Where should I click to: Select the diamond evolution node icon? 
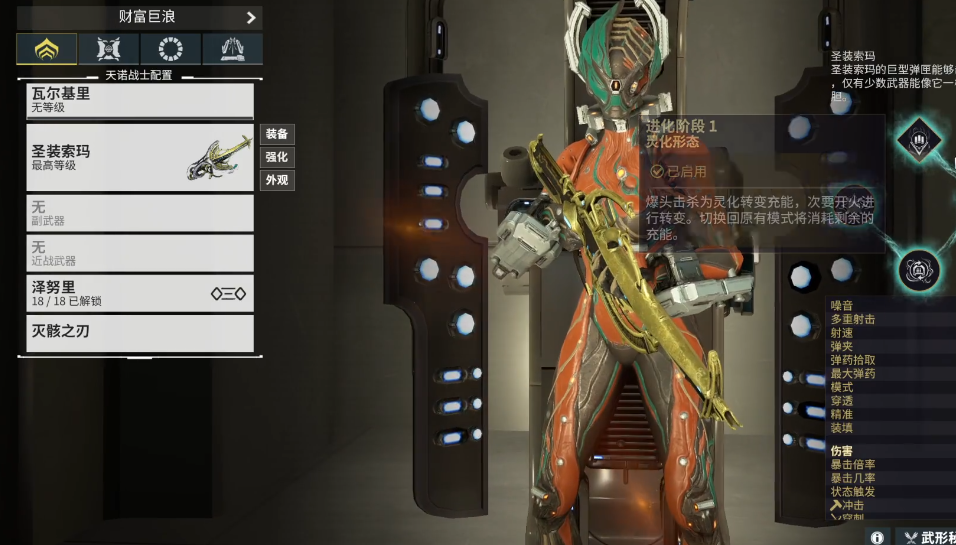(x=918, y=140)
